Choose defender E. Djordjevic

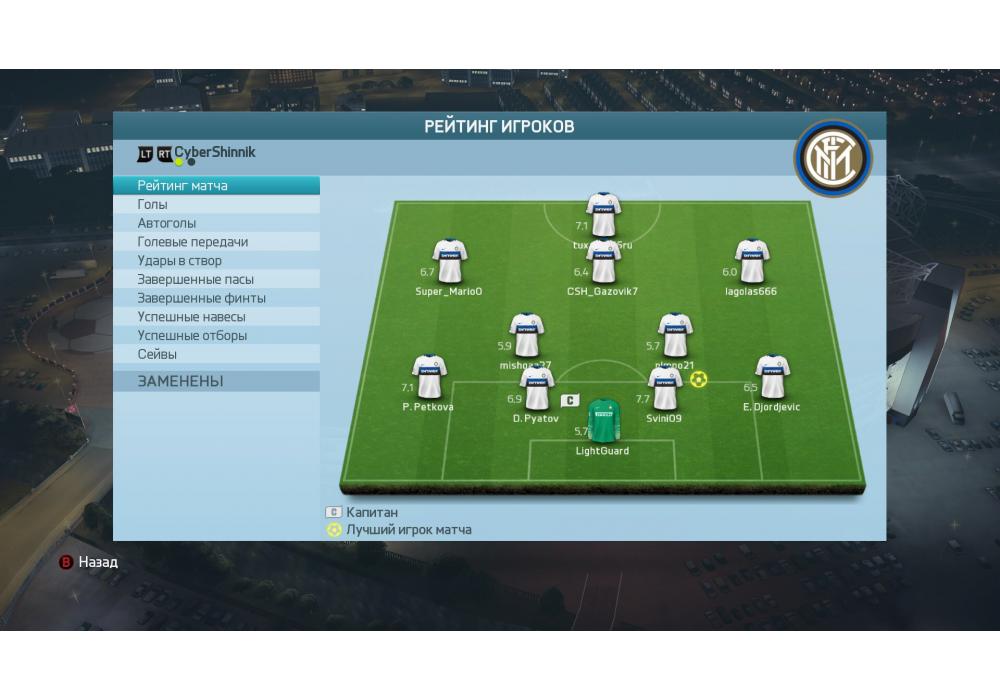coord(772,377)
